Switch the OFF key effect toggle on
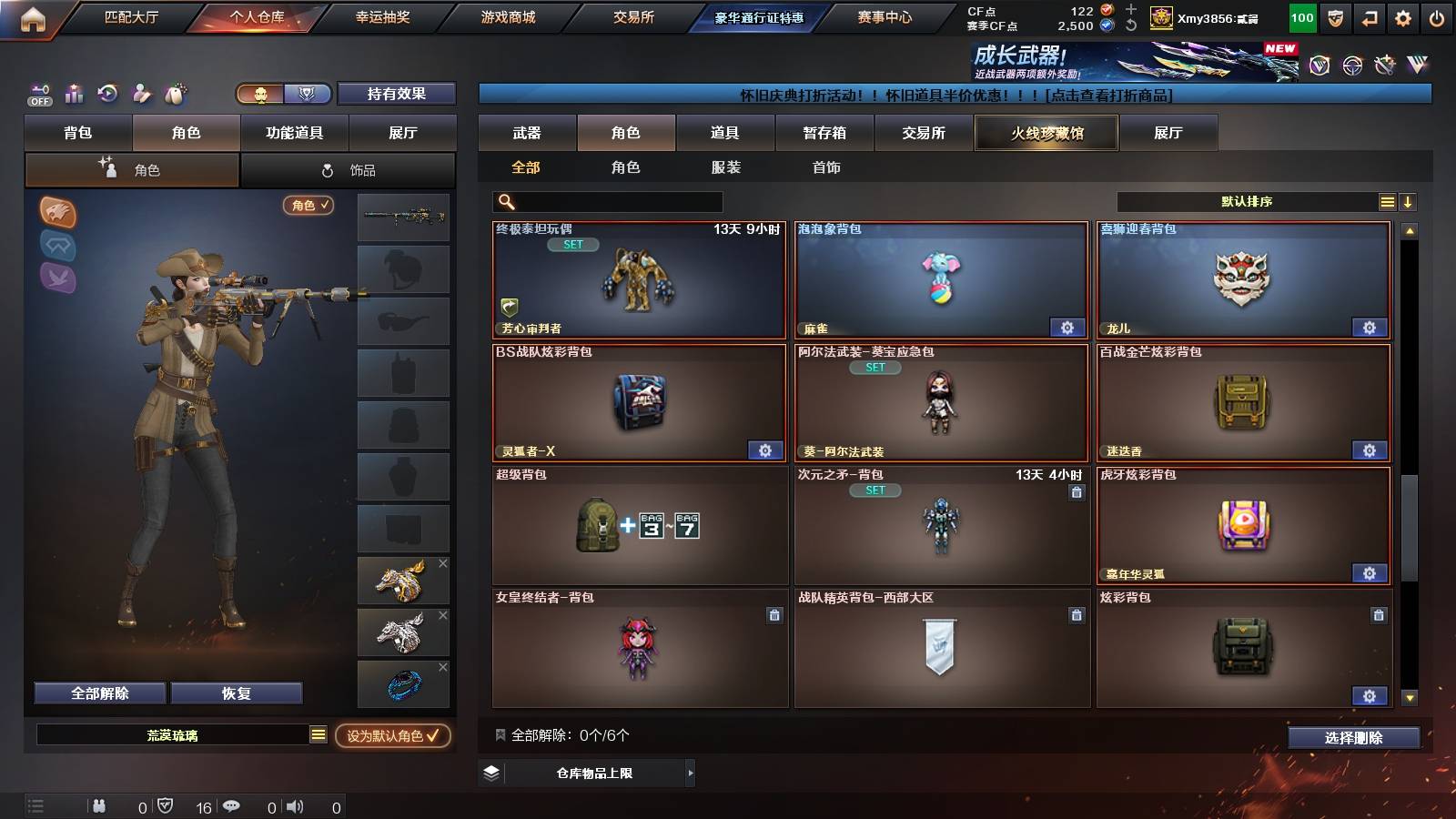 coord(38,94)
